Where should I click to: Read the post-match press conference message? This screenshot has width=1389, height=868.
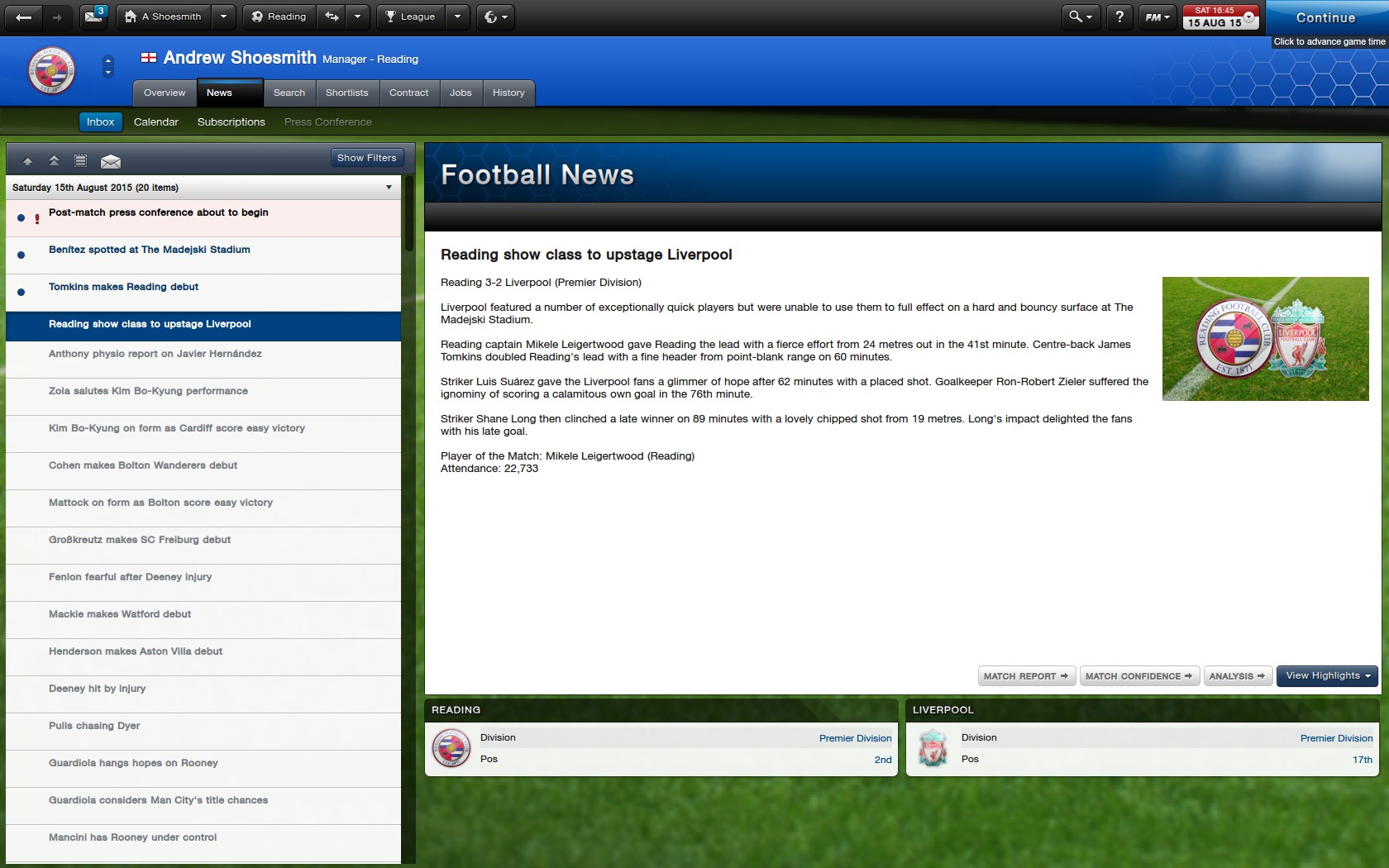click(159, 212)
